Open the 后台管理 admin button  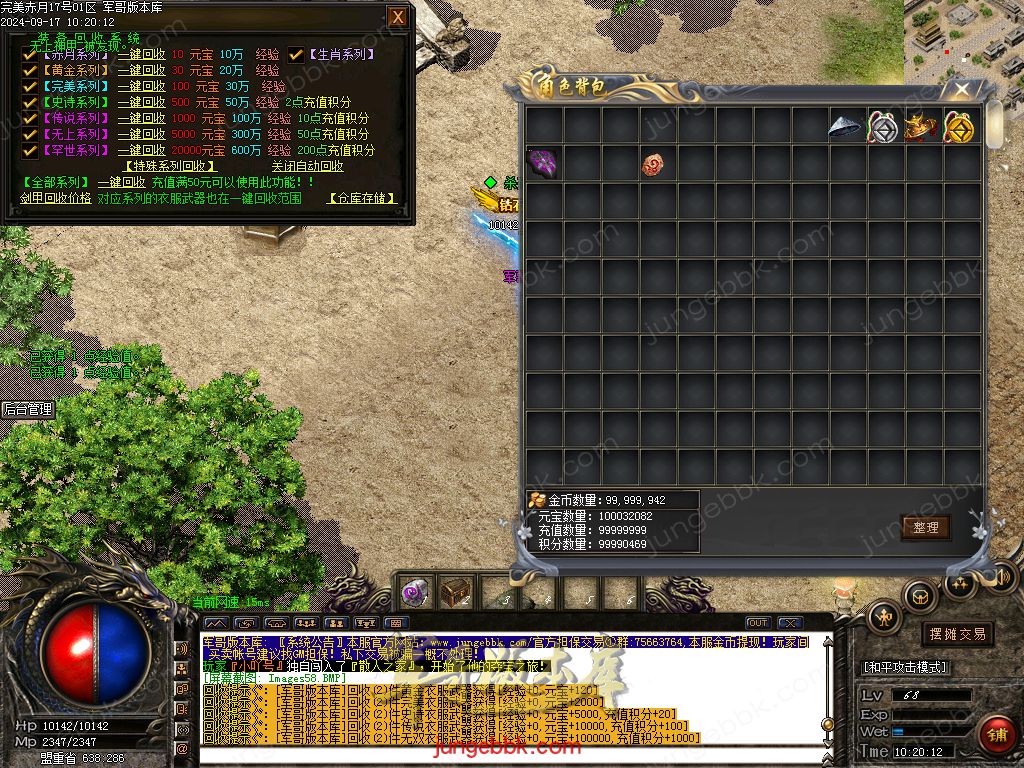click(x=27, y=409)
